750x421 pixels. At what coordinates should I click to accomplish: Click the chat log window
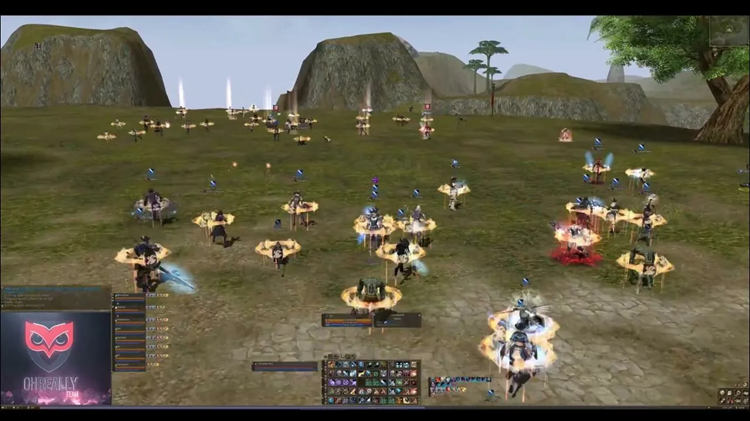pos(55,298)
